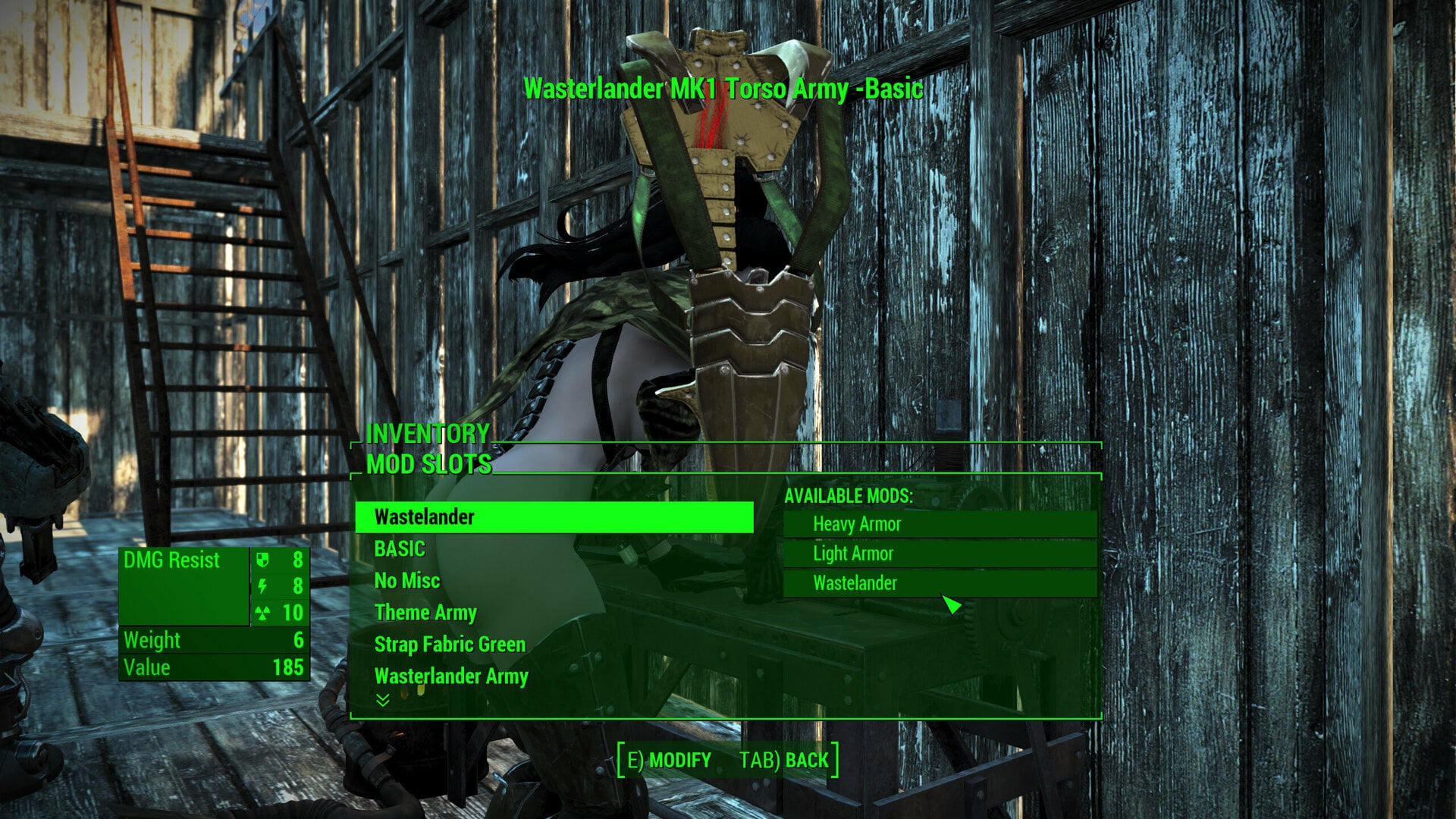Click the E) MODIFY button
The height and width of the screenshot is (819, 1456).
(667, 758)
